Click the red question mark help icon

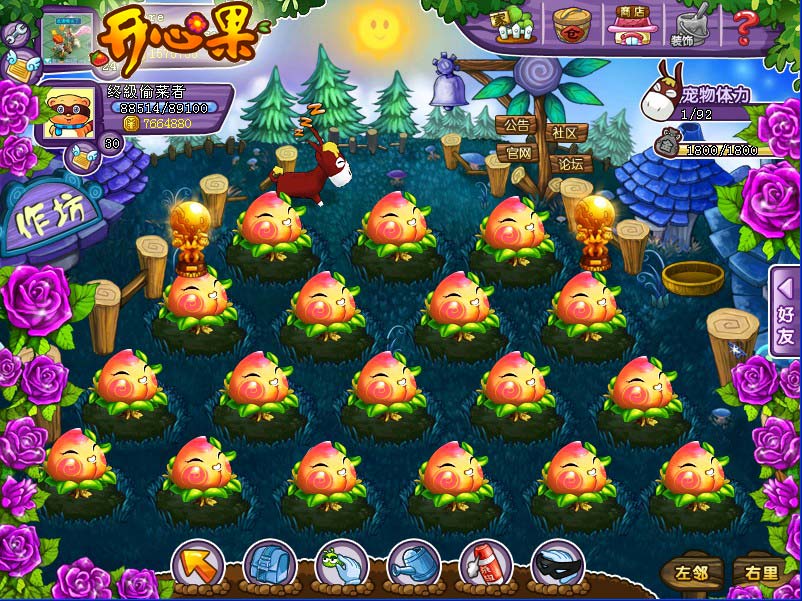744,24
